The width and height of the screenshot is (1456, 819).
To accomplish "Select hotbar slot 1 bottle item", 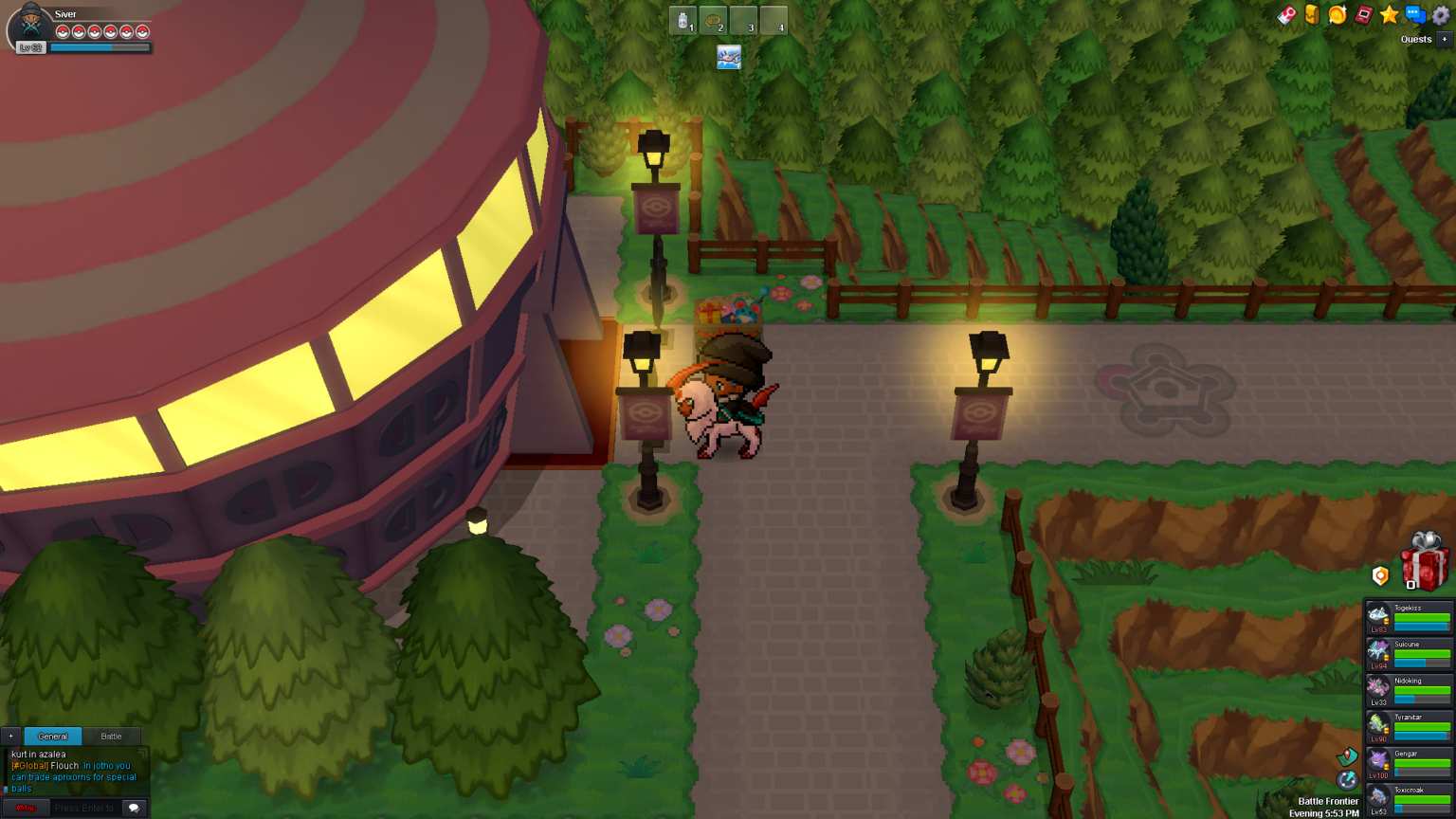I will 682,21.
